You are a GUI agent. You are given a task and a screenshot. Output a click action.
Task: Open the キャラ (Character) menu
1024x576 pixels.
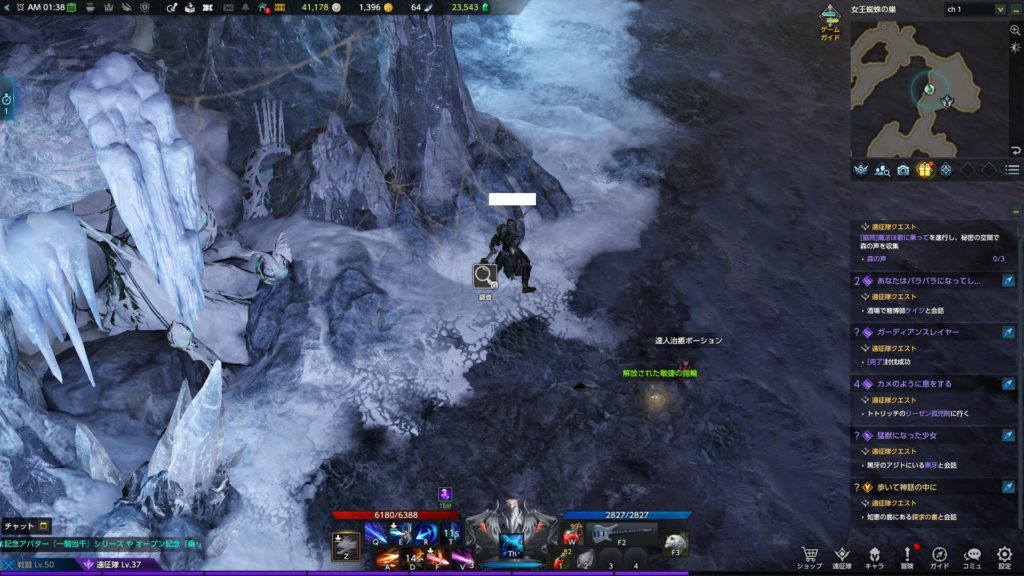[x=874, y=557]
